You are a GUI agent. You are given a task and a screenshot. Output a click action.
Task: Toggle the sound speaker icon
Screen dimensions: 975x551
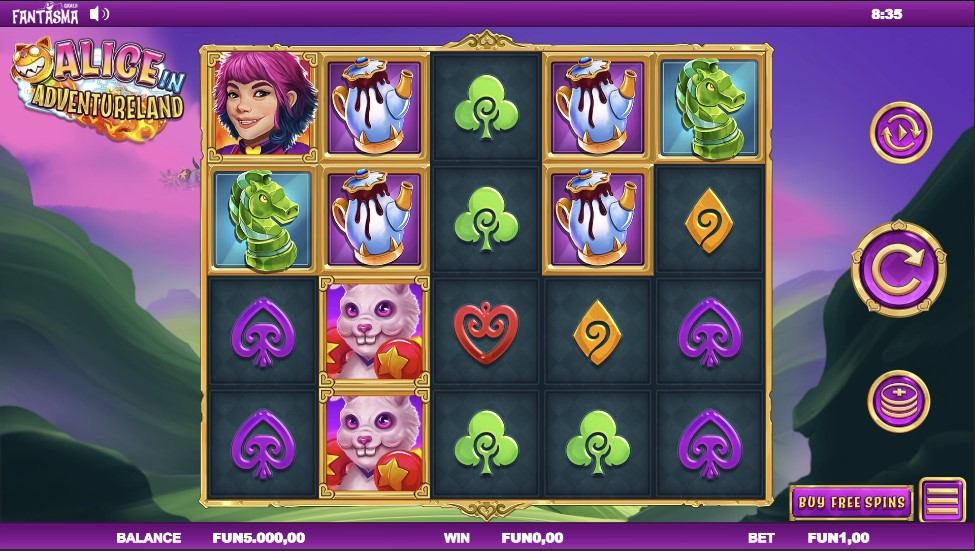coord(98,14)
